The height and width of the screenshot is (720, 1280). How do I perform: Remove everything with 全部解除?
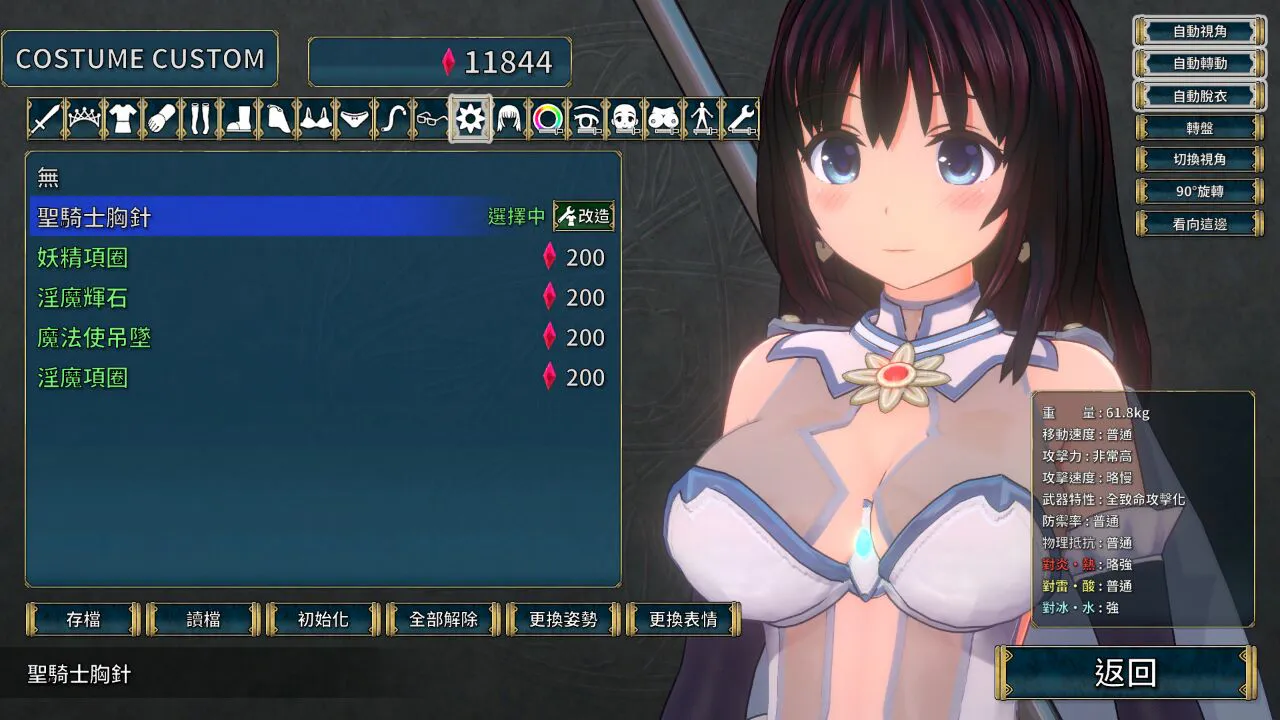coord(443,619)
